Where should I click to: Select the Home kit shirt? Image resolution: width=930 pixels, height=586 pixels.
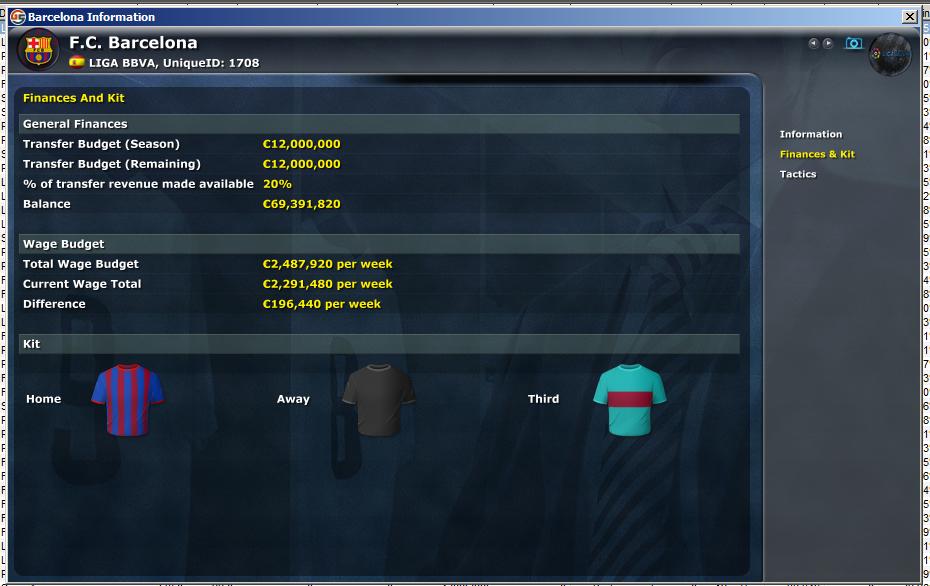(x=127, y=399)
